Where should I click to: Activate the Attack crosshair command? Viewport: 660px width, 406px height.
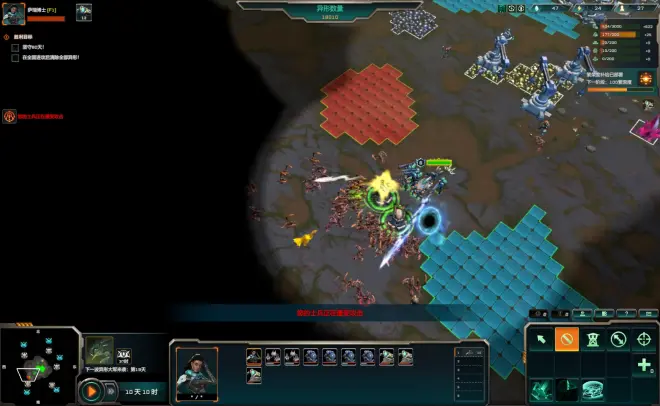644,340
